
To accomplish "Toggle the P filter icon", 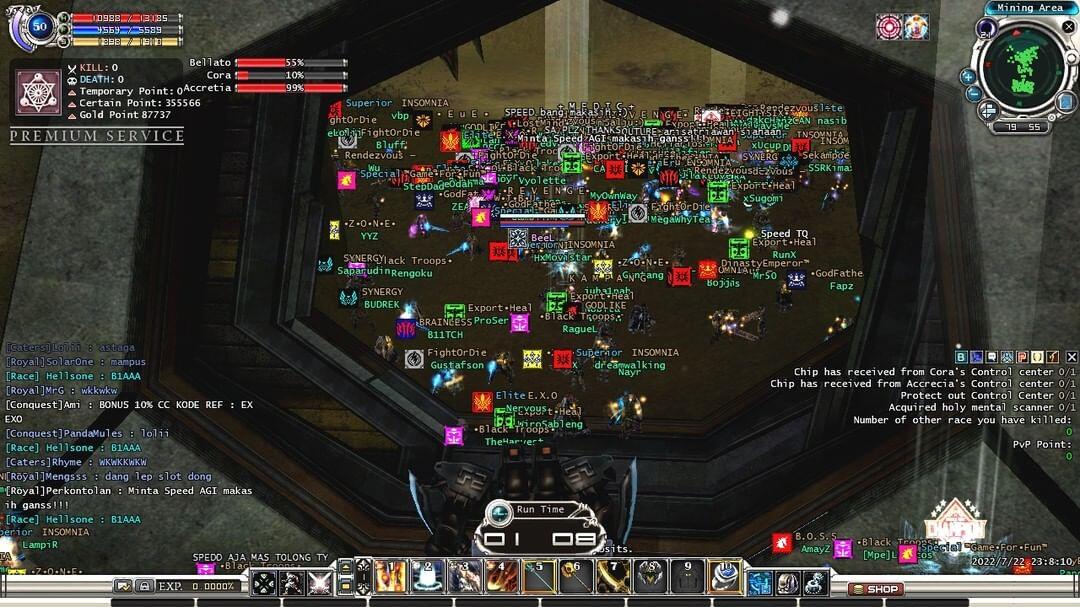I will (1023, 357).
